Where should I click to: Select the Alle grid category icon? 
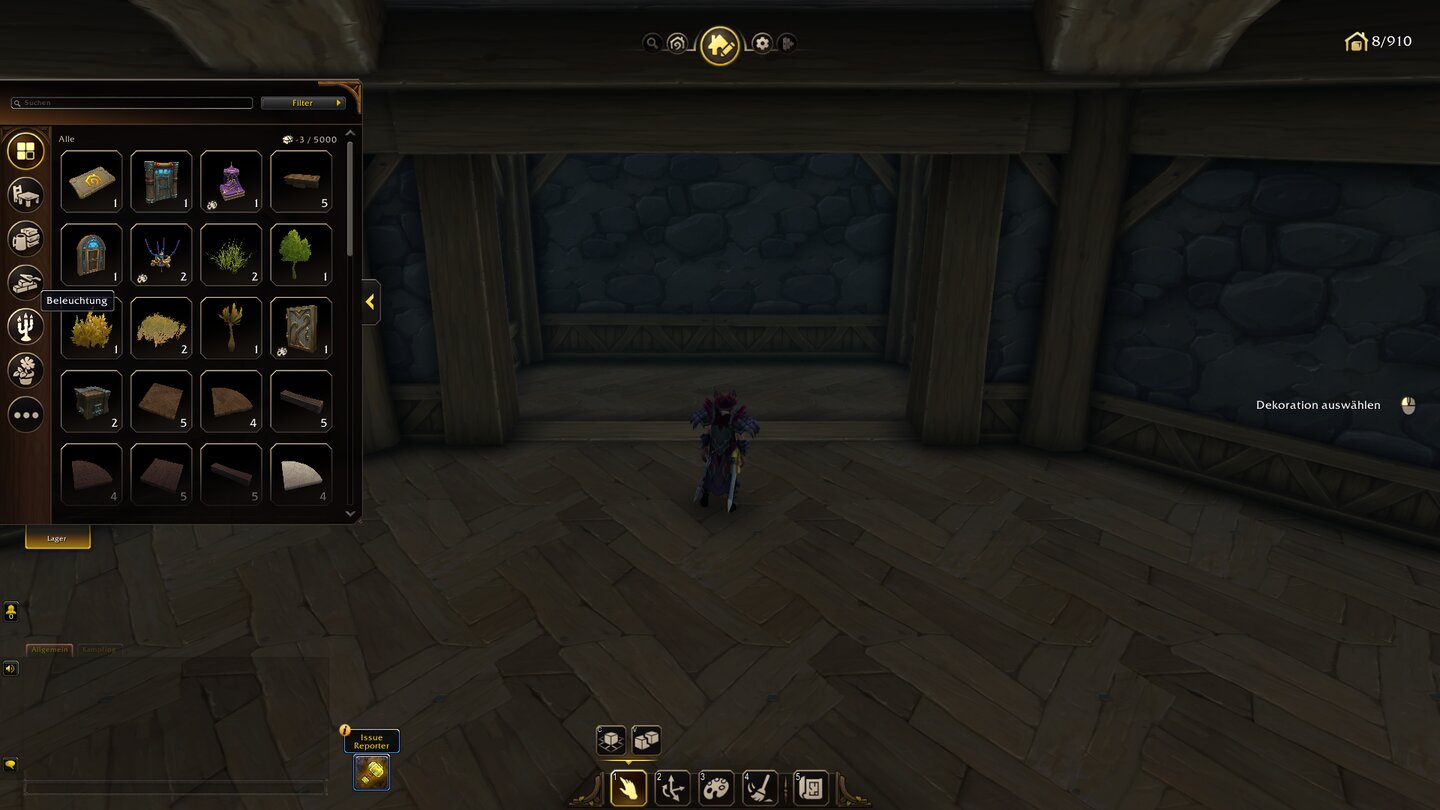pos(25,150)
